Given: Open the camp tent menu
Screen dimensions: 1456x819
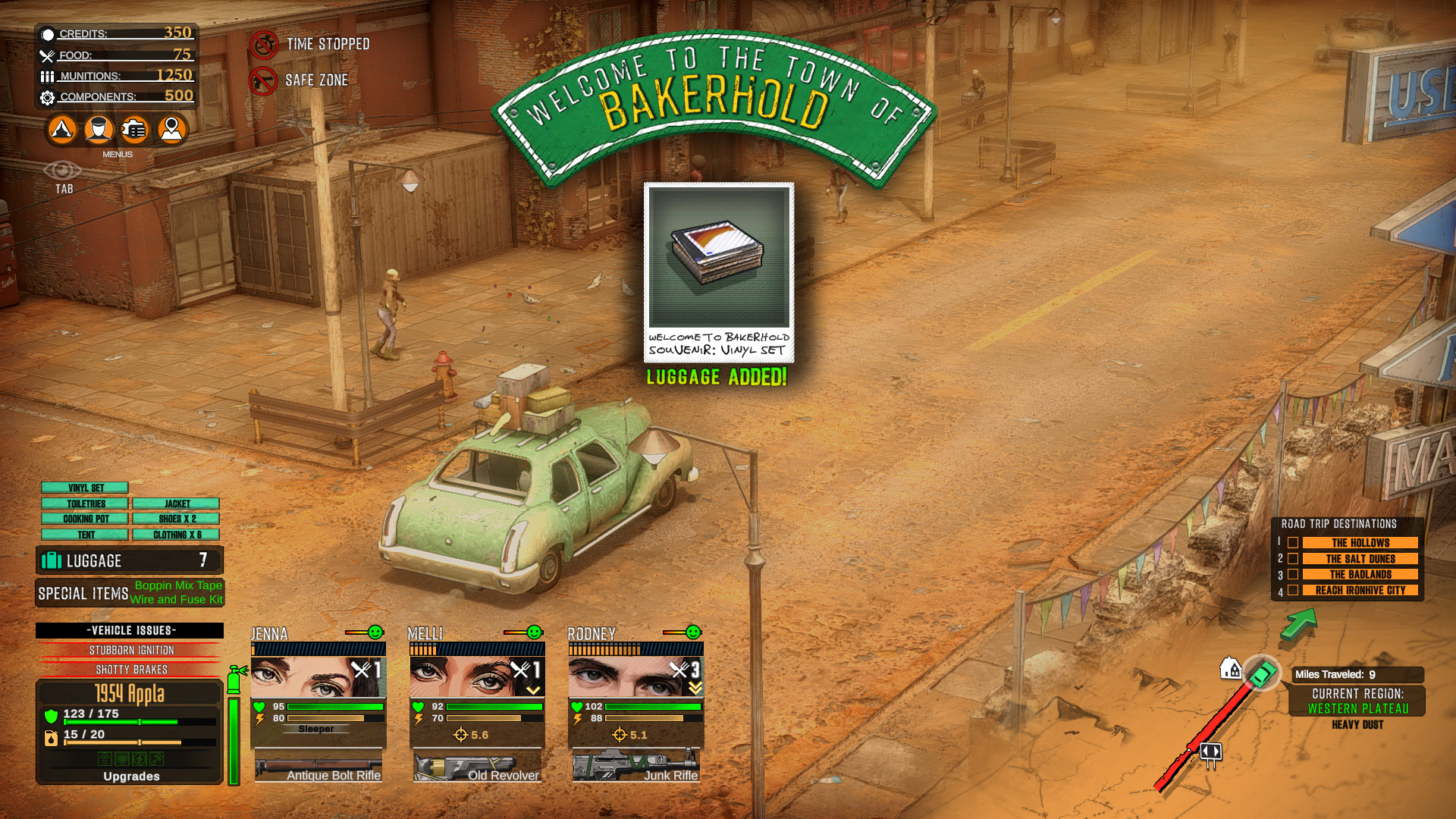Looking at the screenshot, I should tap(61, 130).
